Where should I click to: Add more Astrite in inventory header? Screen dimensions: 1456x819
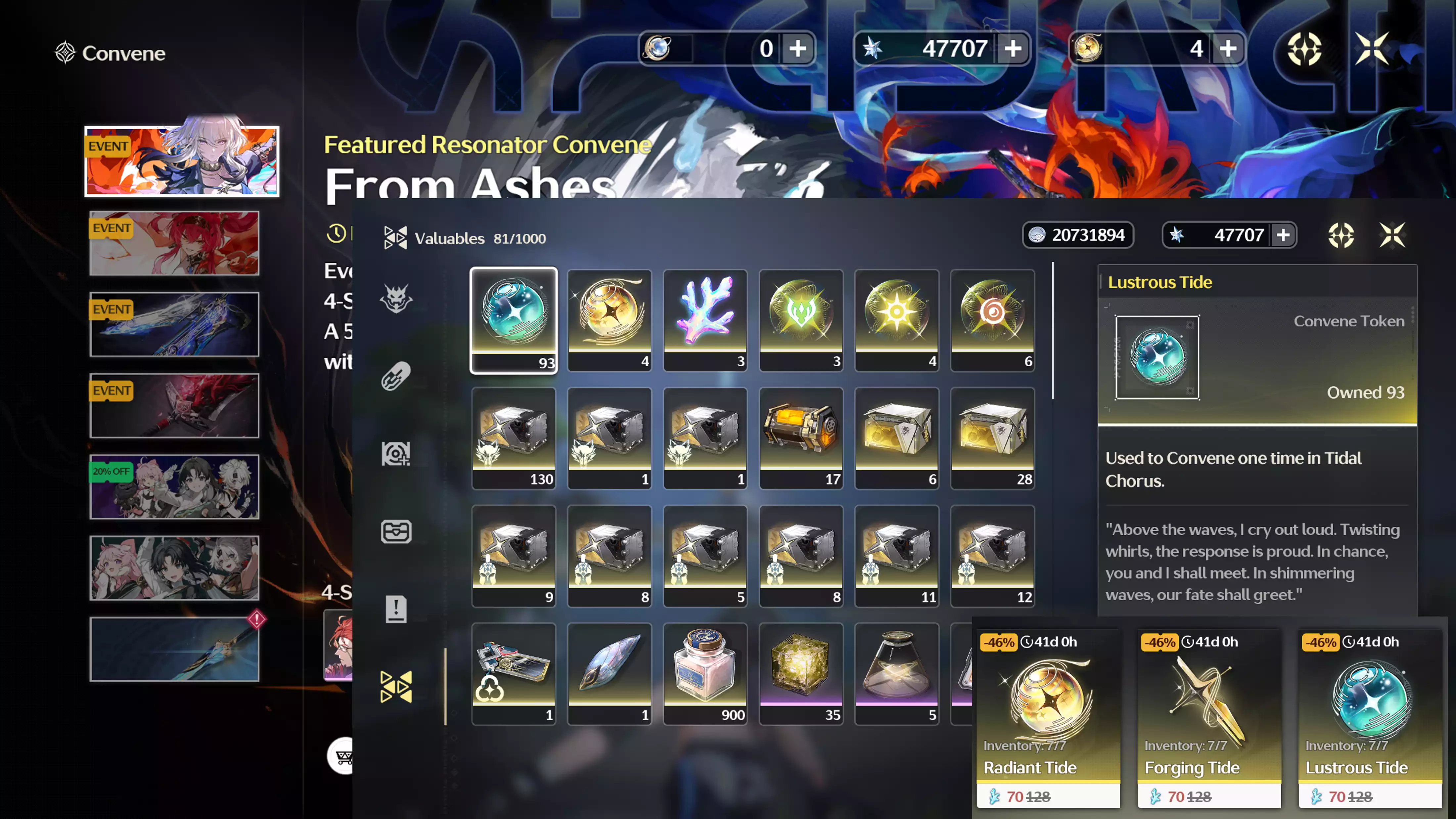pos(1284,235)
